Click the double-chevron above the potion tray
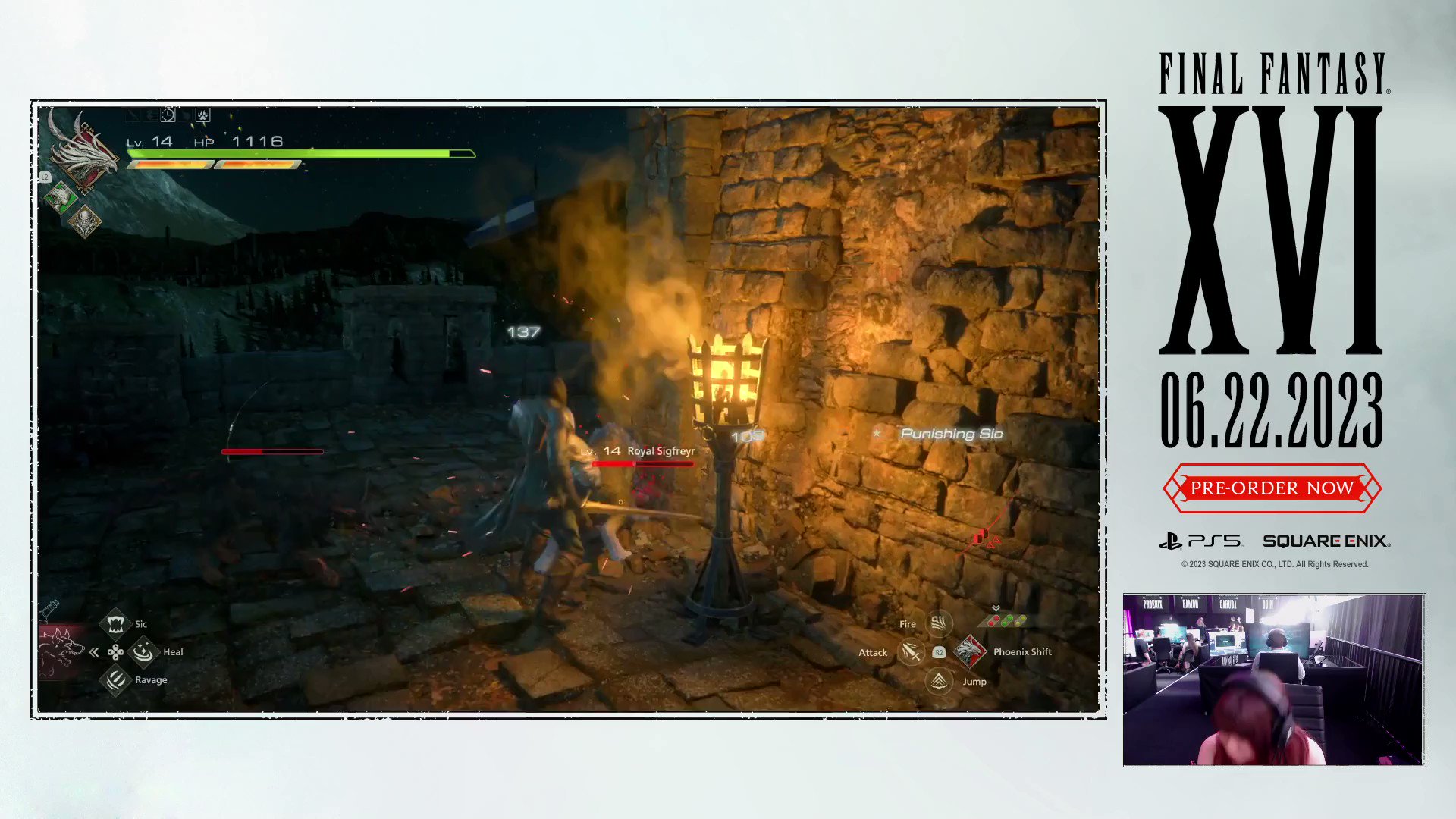This screenshot has height=819, width=1456. click(996, 607)
